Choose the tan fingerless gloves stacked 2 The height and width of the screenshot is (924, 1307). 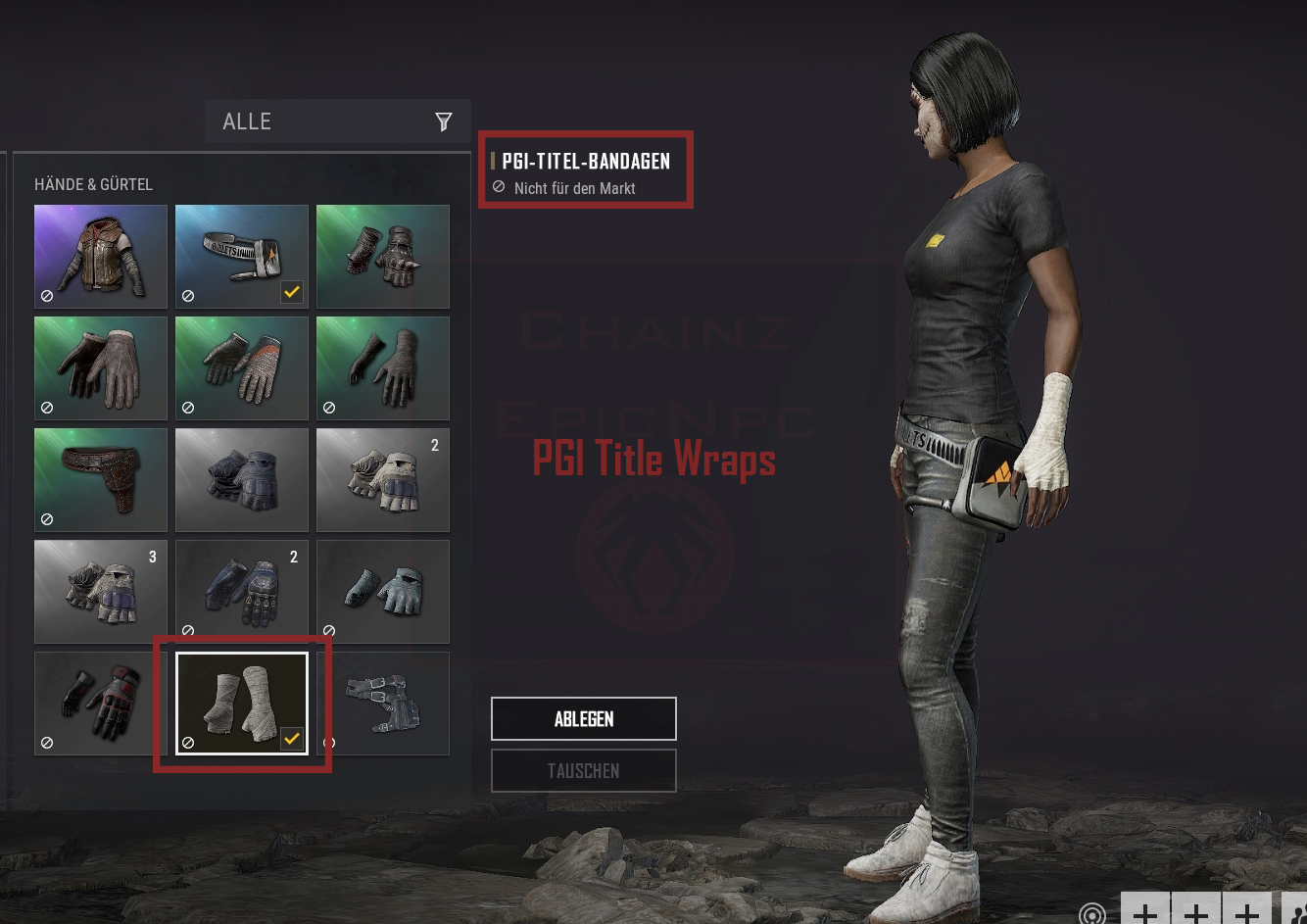383,480
